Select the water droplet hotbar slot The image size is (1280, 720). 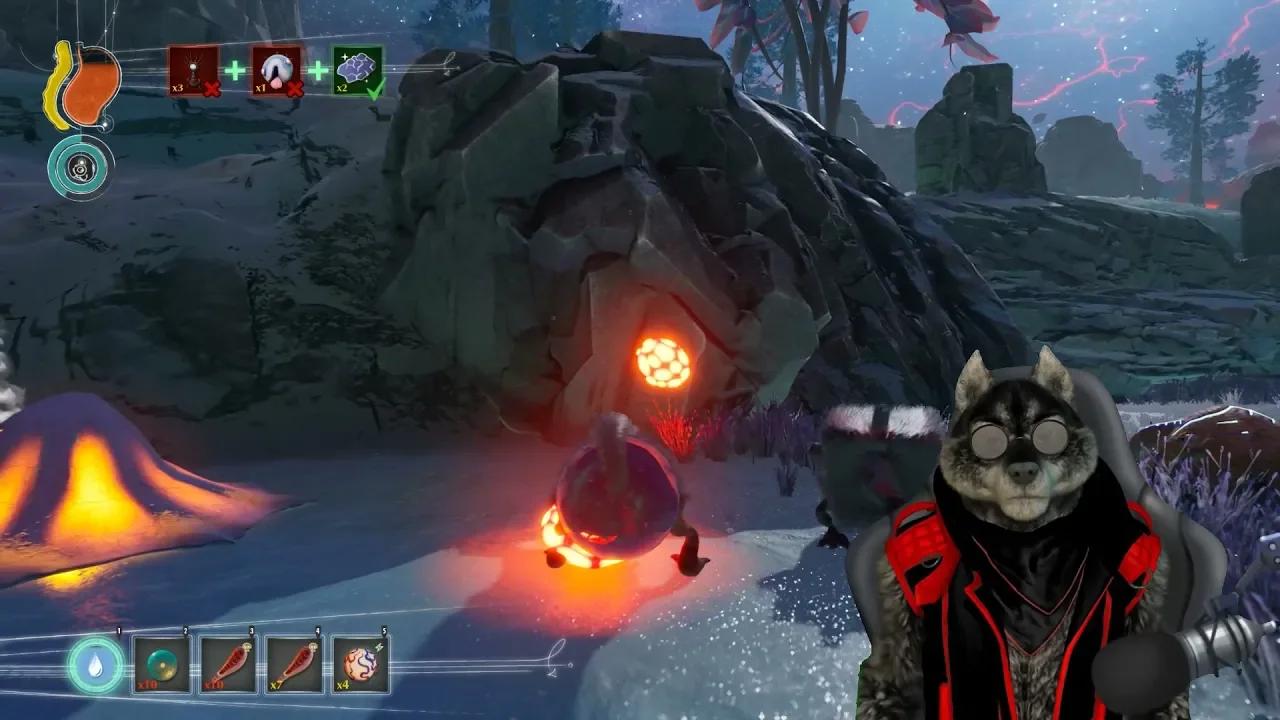[x=96, y=665]
